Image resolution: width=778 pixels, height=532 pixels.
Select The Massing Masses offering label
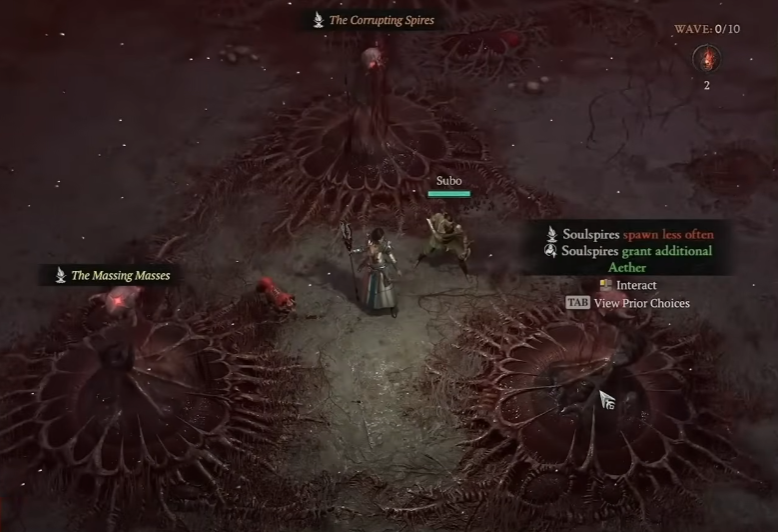click(x=112, y=275)
